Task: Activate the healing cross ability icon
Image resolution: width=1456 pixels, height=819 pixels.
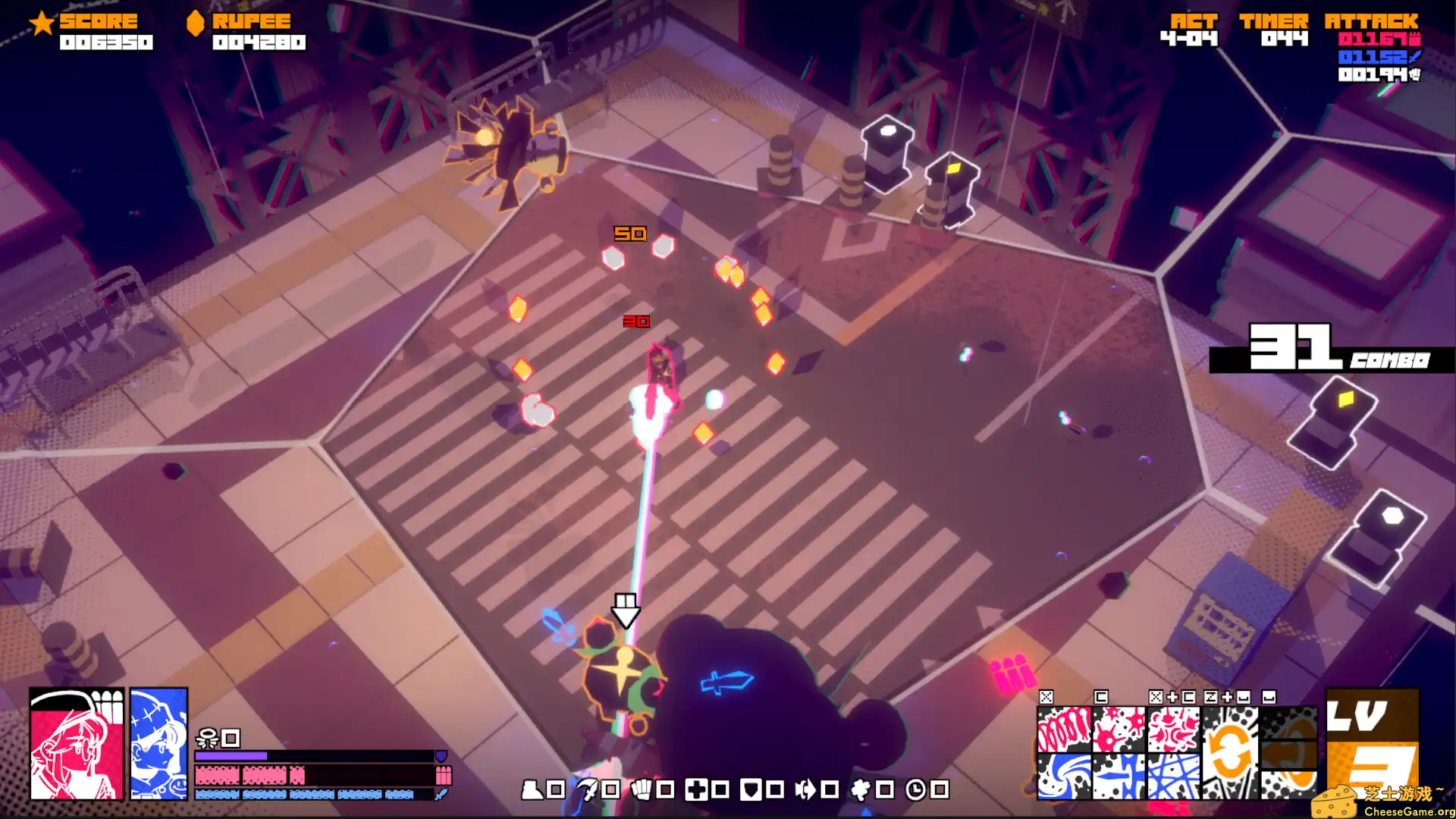Action: point(698,790)
